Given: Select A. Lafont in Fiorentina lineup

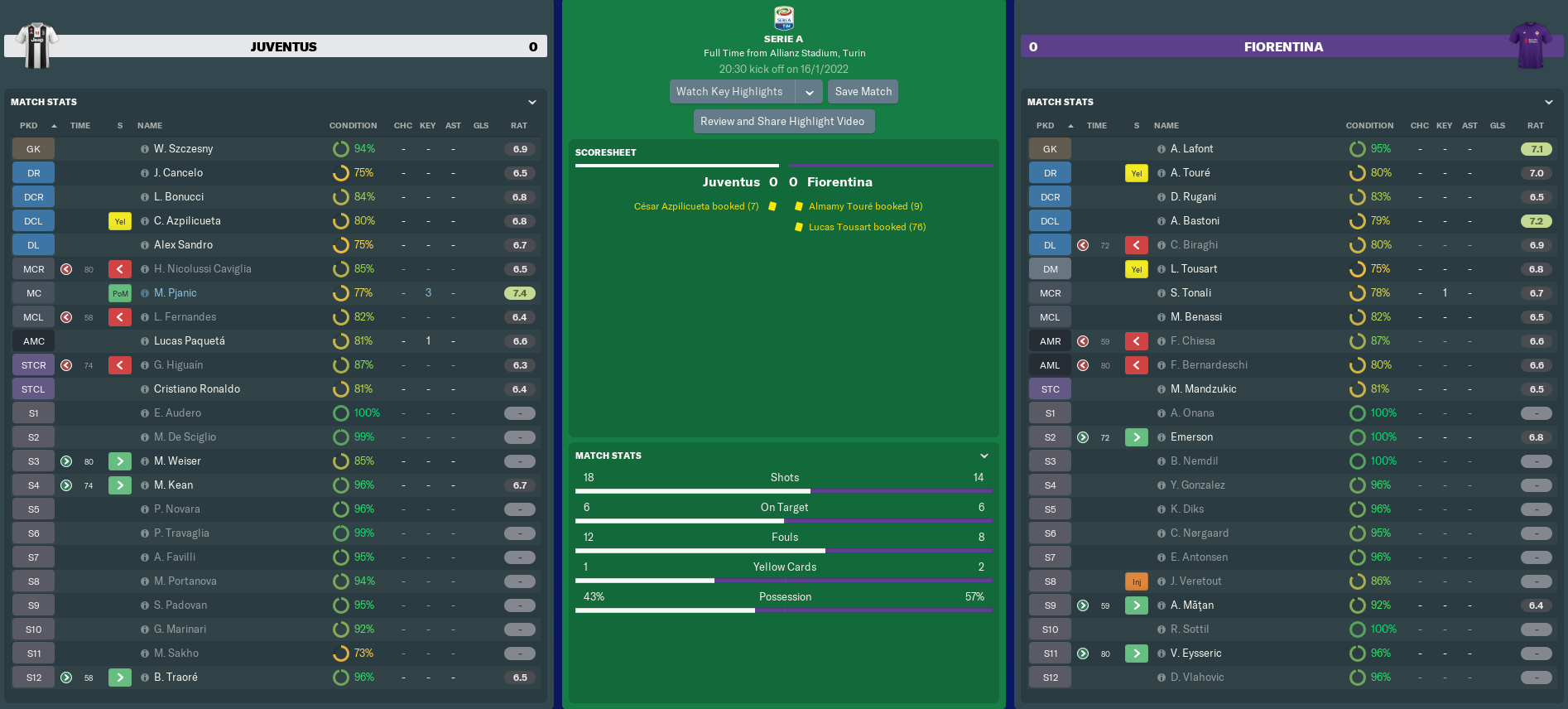Looking at the screenshot, I should [1191, 149].
